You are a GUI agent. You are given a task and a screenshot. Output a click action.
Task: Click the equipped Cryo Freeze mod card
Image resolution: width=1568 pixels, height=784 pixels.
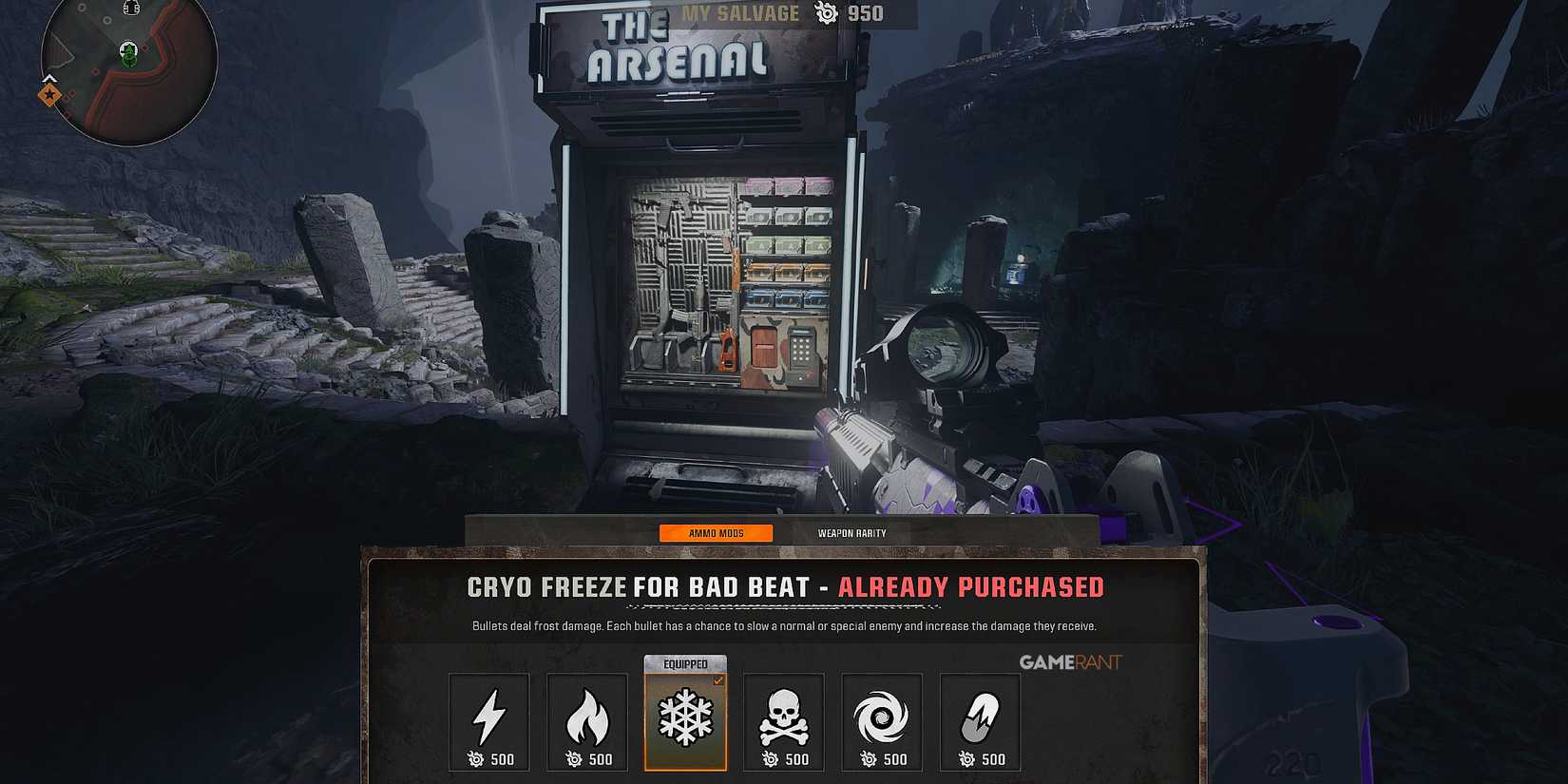coord(685,722)
